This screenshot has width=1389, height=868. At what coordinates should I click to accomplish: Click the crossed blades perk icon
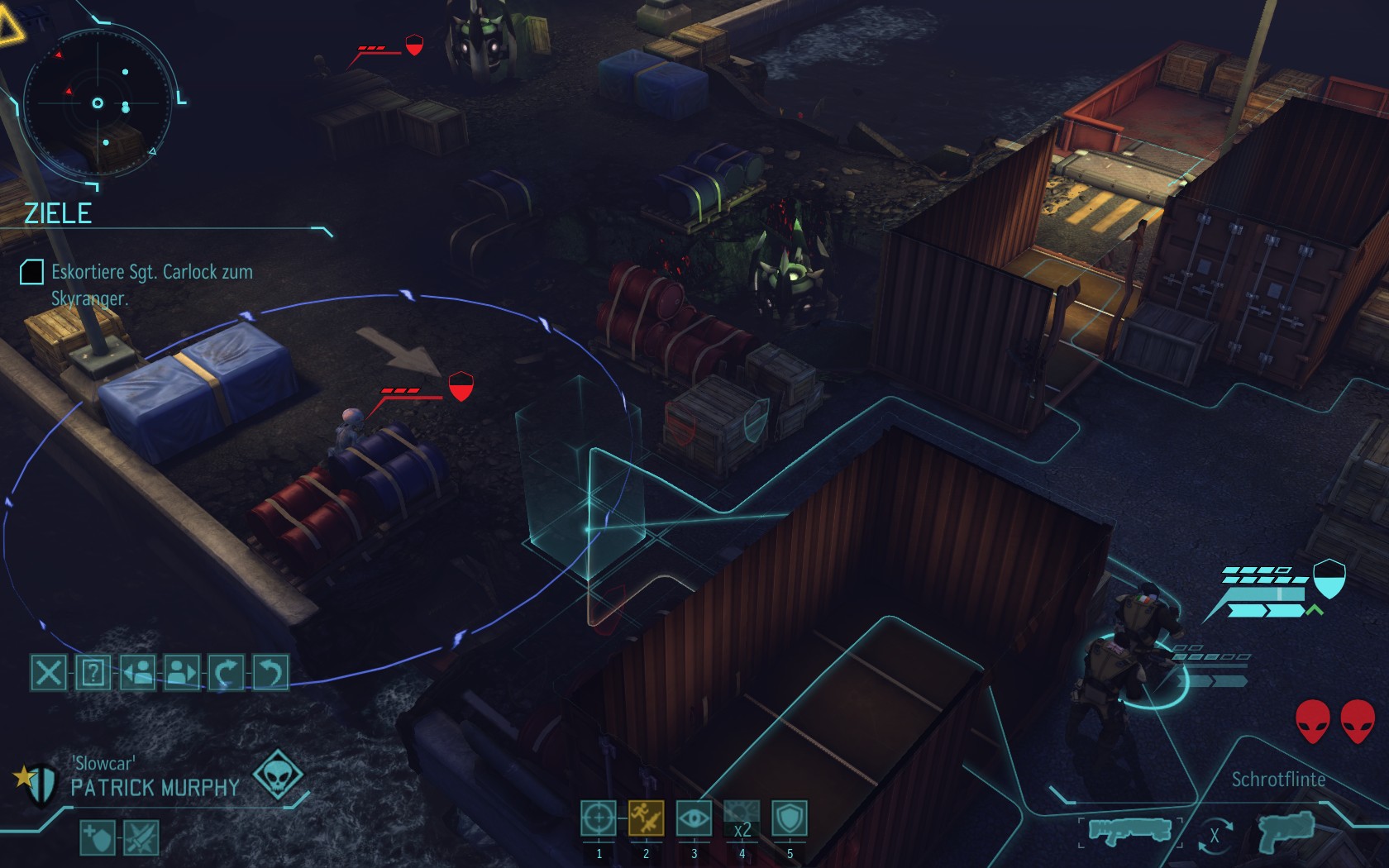(x=141, y=838)
